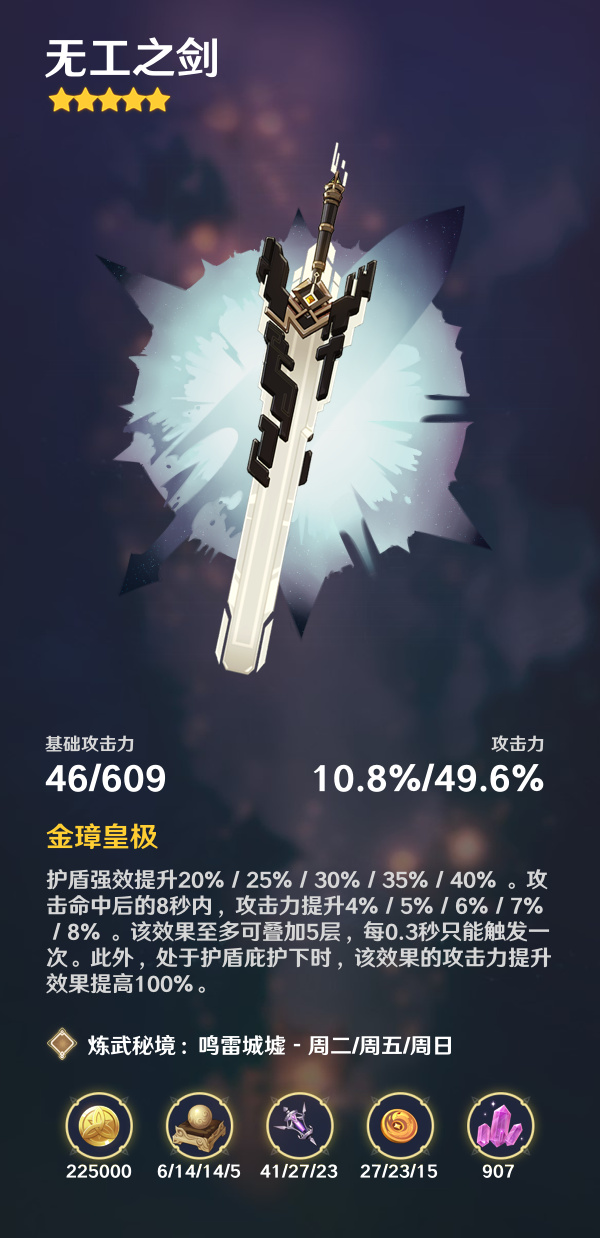The width and height of the screenshot is (600, 1238).
Task: Click the 炼武秘境 domain diamond icon
Action: (62, 1046)
